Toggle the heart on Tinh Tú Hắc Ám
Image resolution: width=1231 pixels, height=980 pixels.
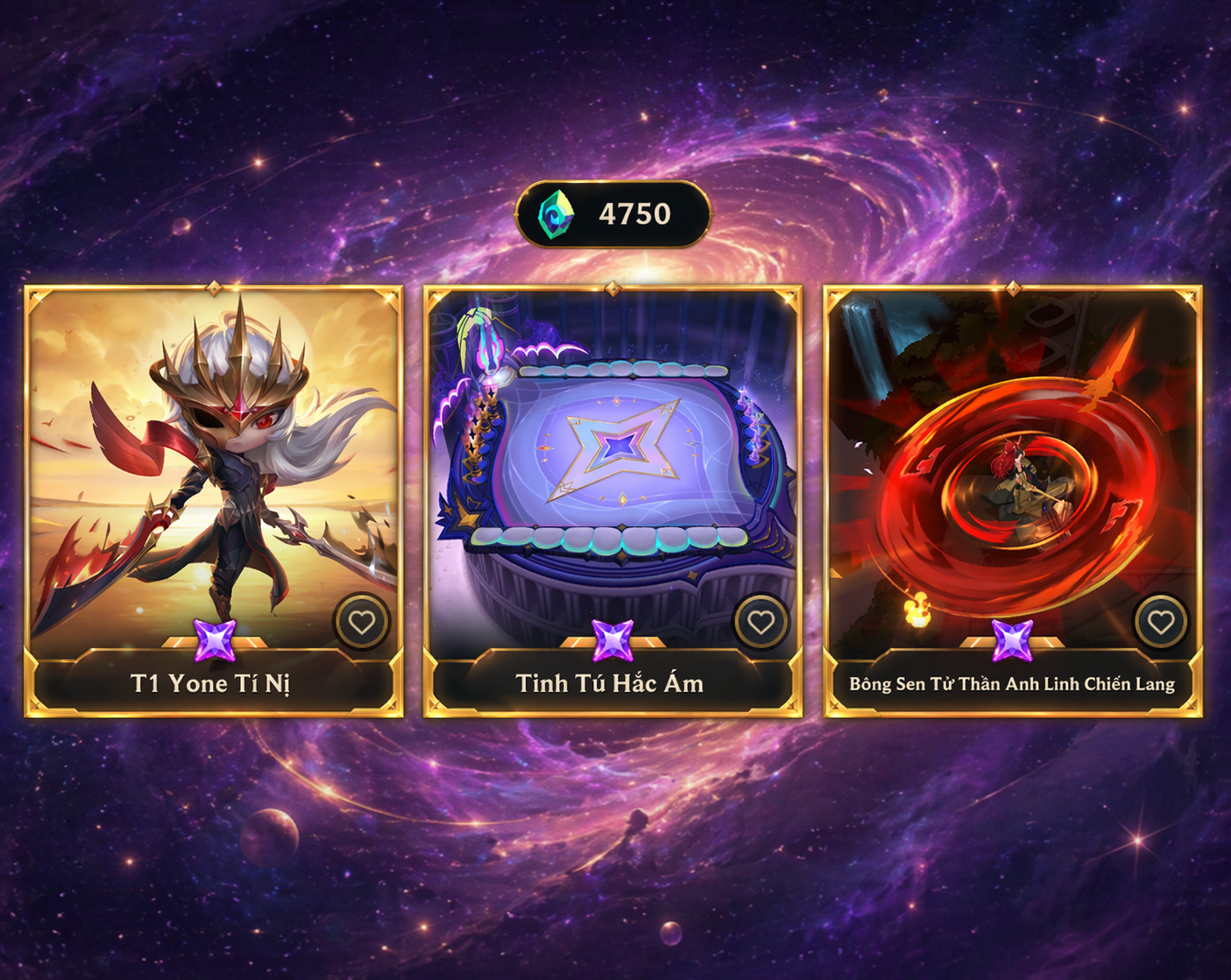[x=761, y=622]
